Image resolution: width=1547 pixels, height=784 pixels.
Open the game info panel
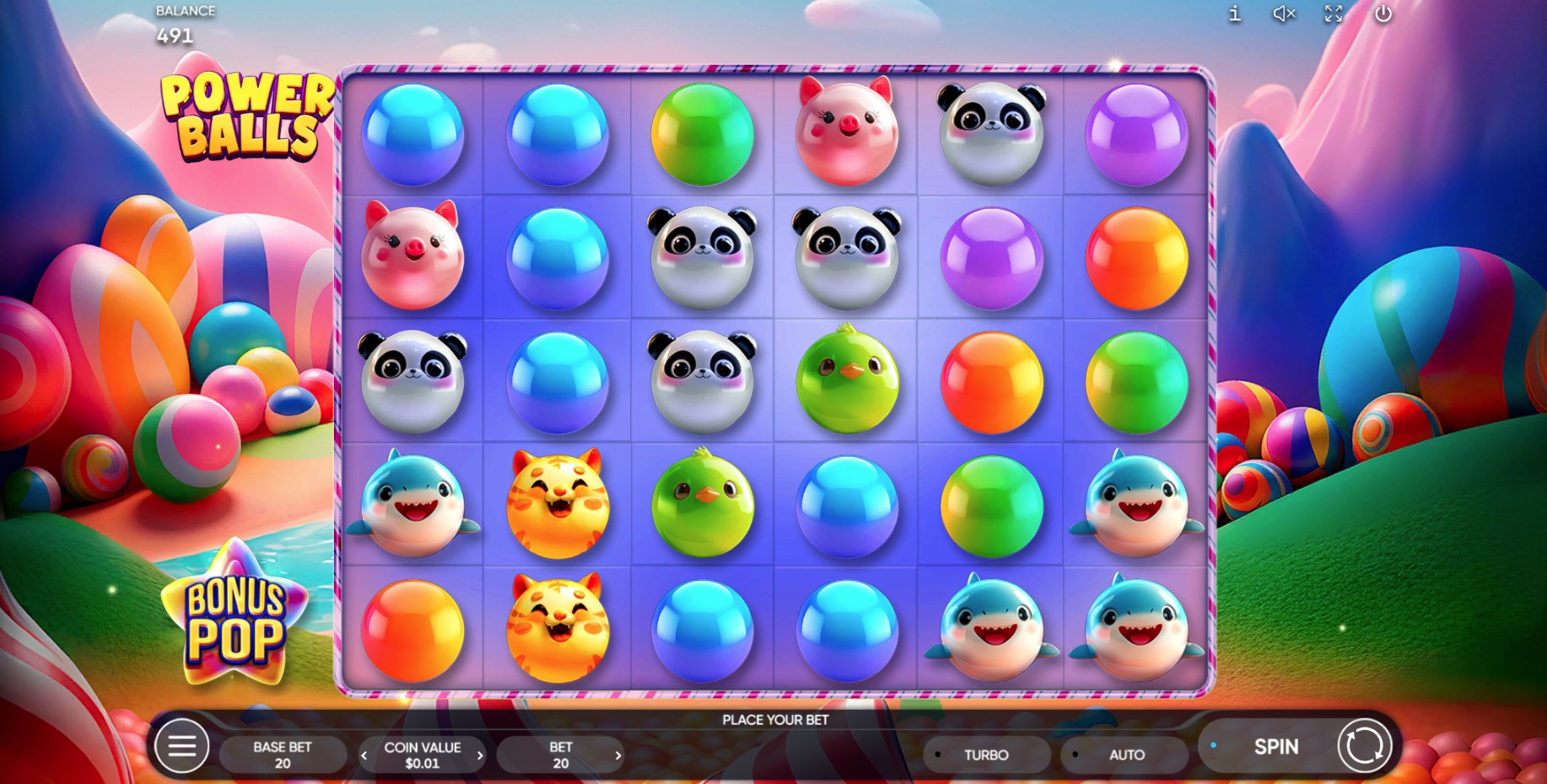(1234, 13)
